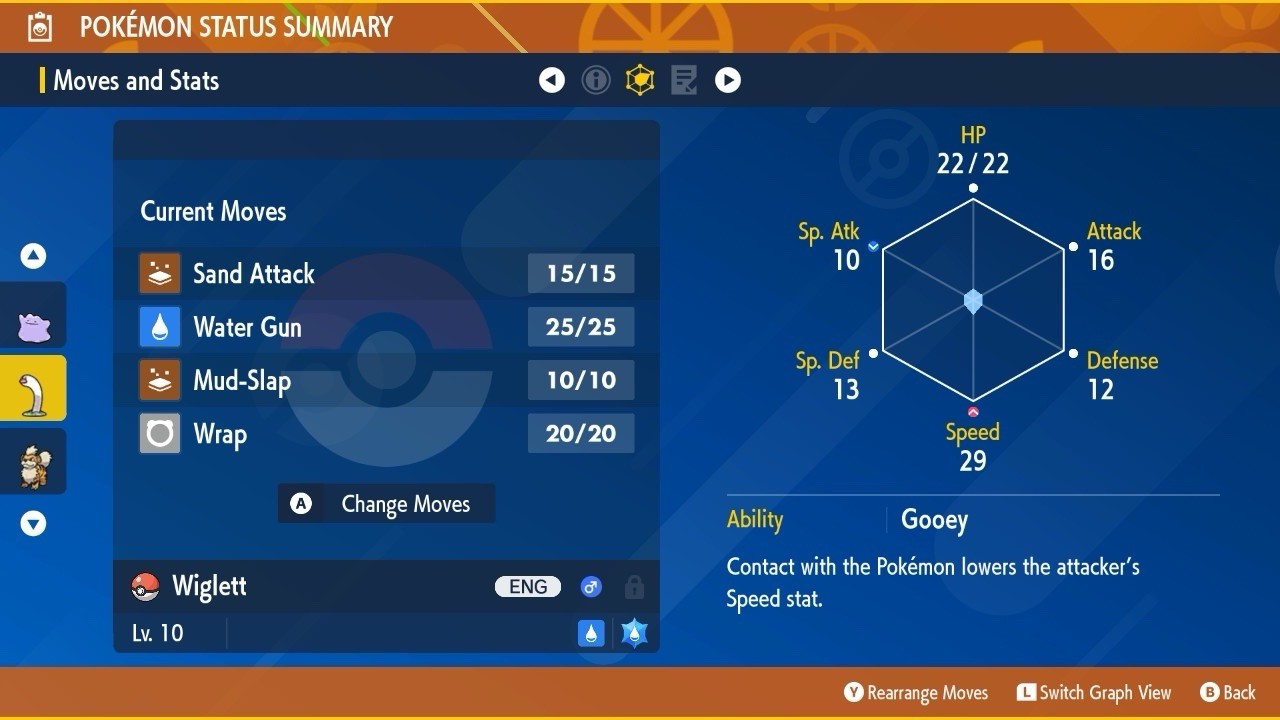Viewport: 1280px width, 720px height.
Task: Move down the party list arrow
Action: coord(33,523)
